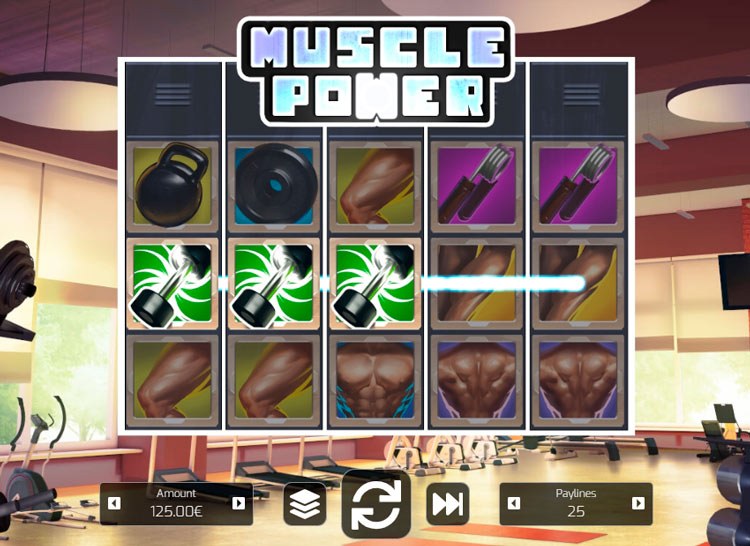
Task: Decrease the bet Amount with left arrow
Action: coord(114,503)
